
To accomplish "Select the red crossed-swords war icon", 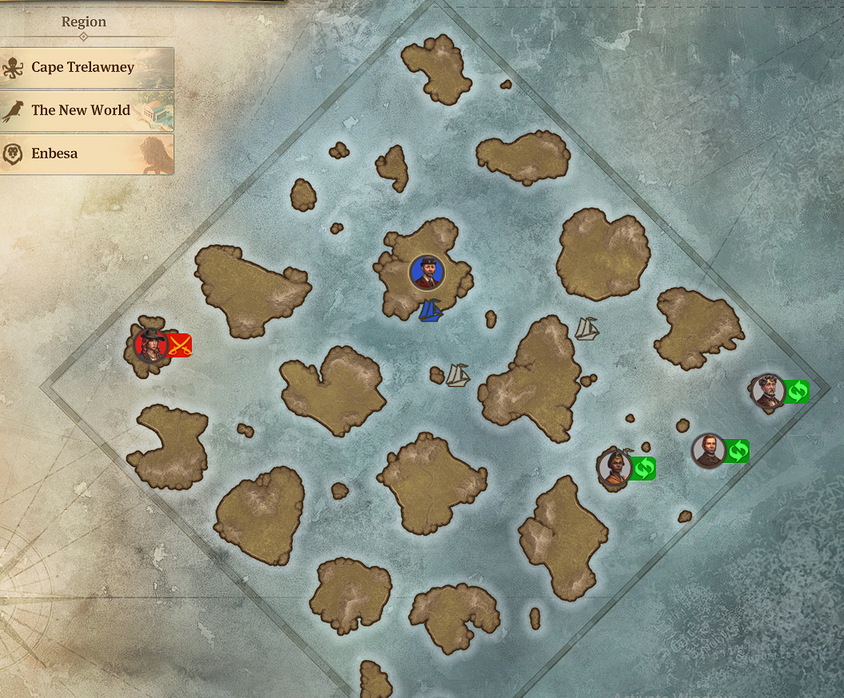I will pos(180,346).
